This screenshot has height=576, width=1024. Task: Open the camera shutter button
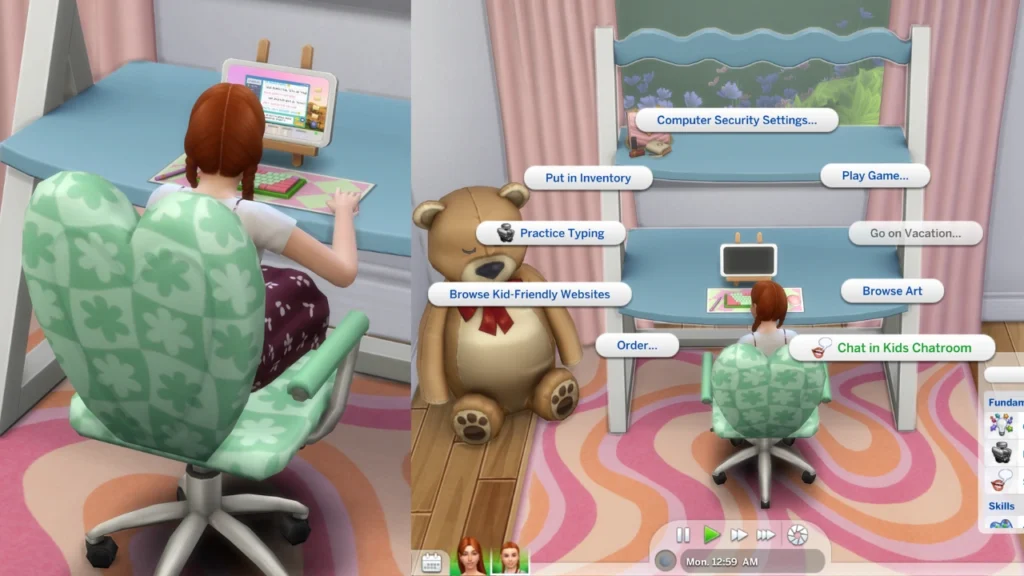click(x=798, y=535)
